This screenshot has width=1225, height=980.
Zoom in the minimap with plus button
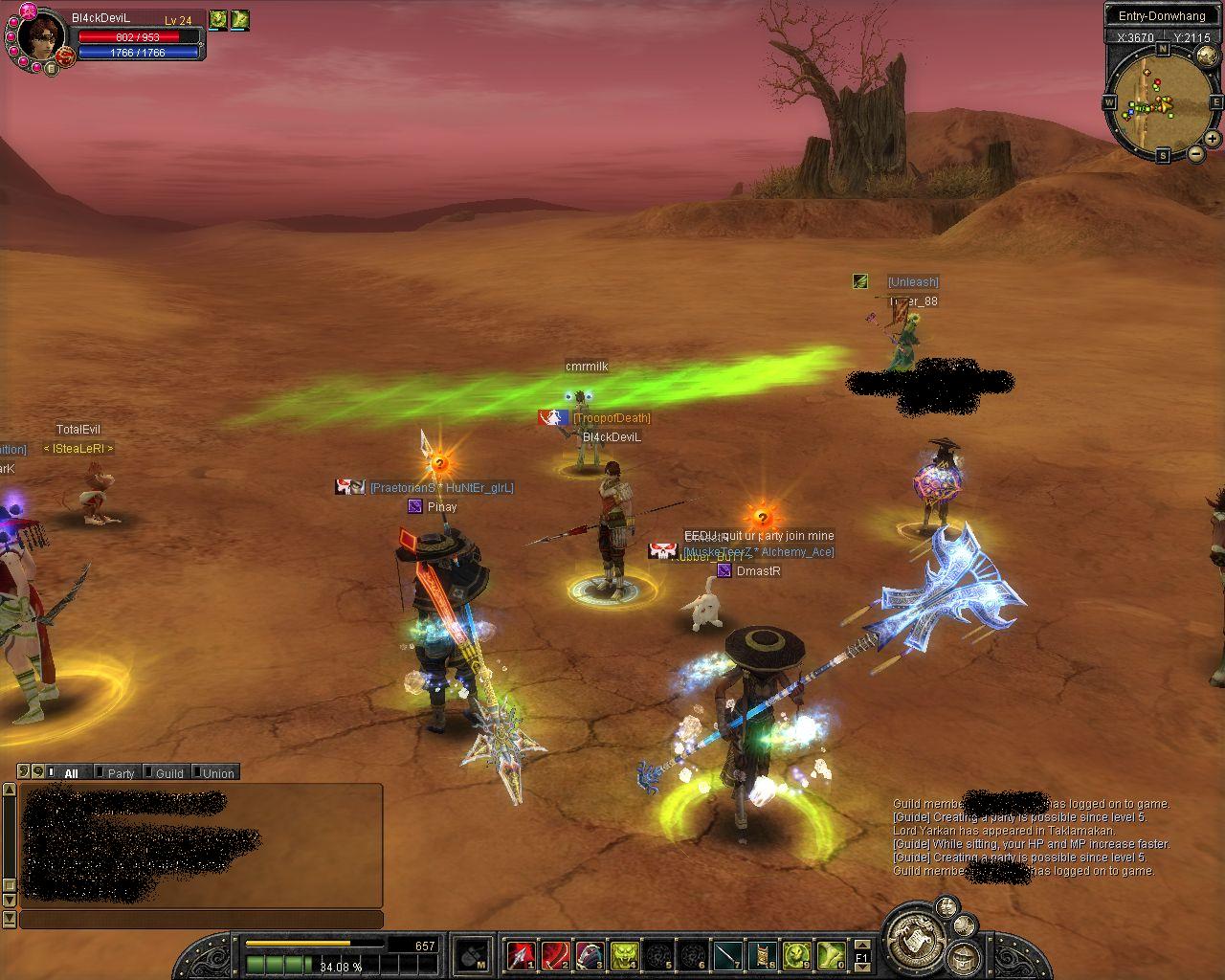(x=1212, y=139)
